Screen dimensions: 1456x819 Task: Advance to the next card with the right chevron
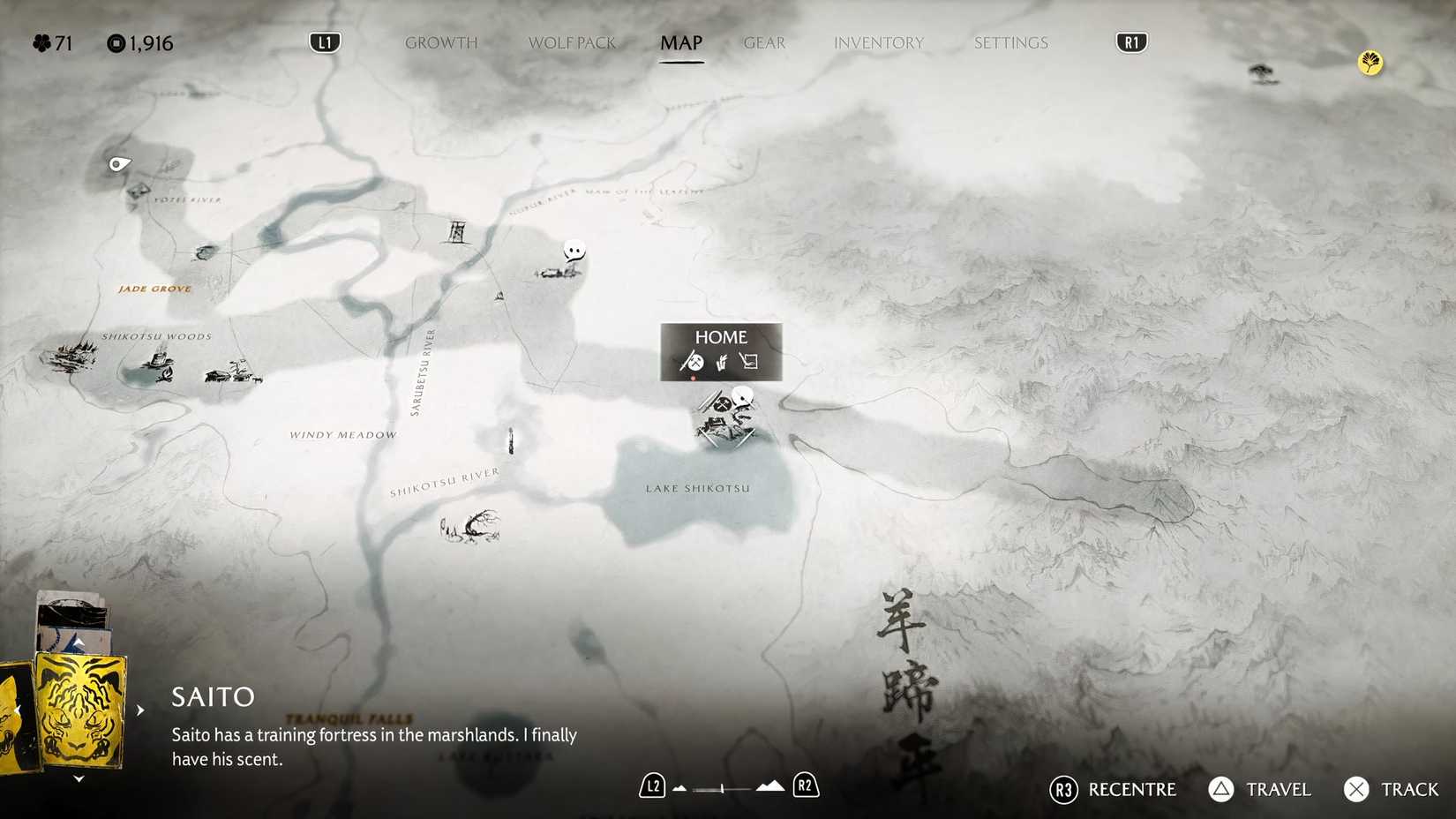[141, 709]
